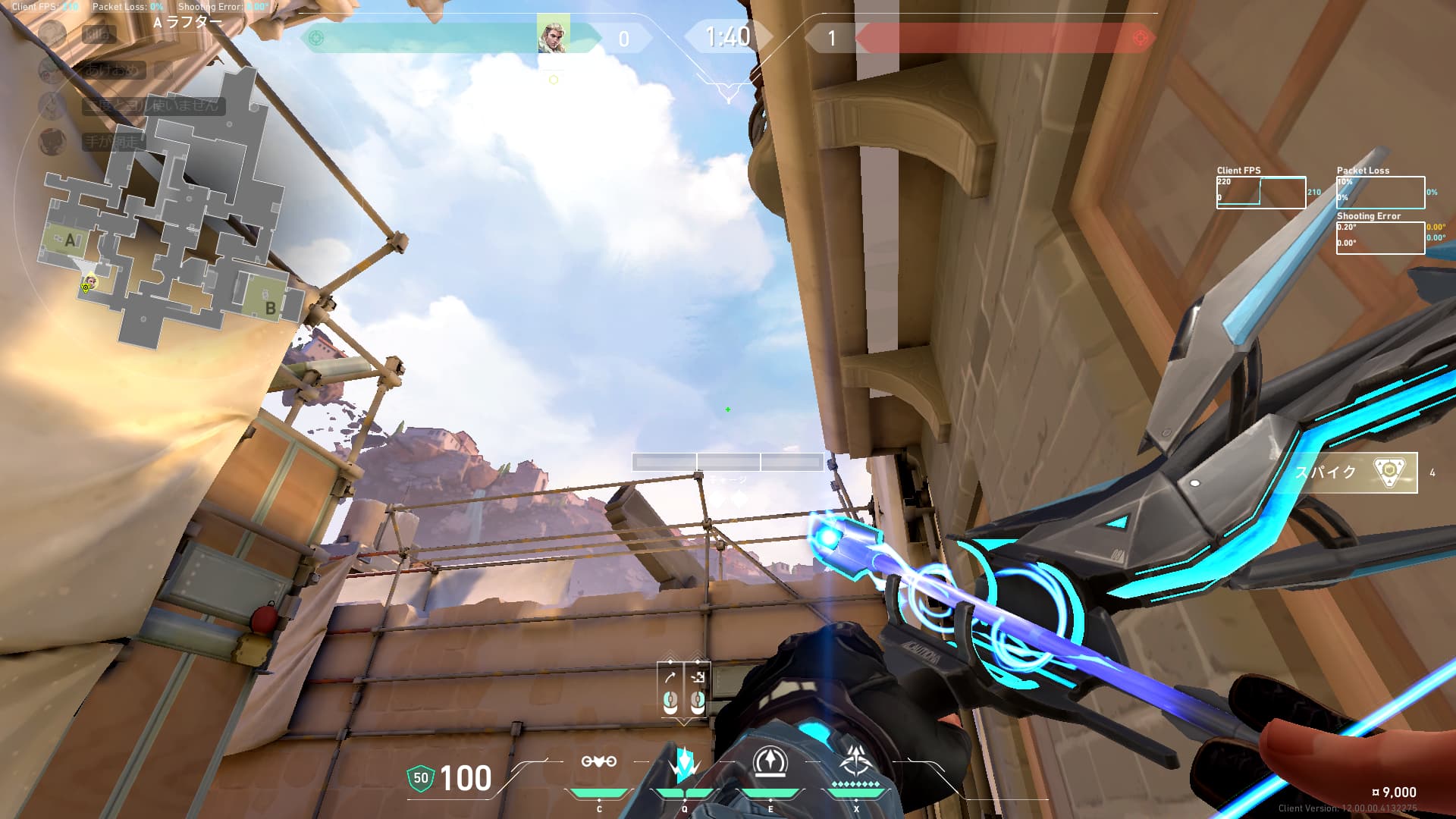Choose the Recon Bolt ability icon
The image size is (1456, 819).
click(770, 762)
